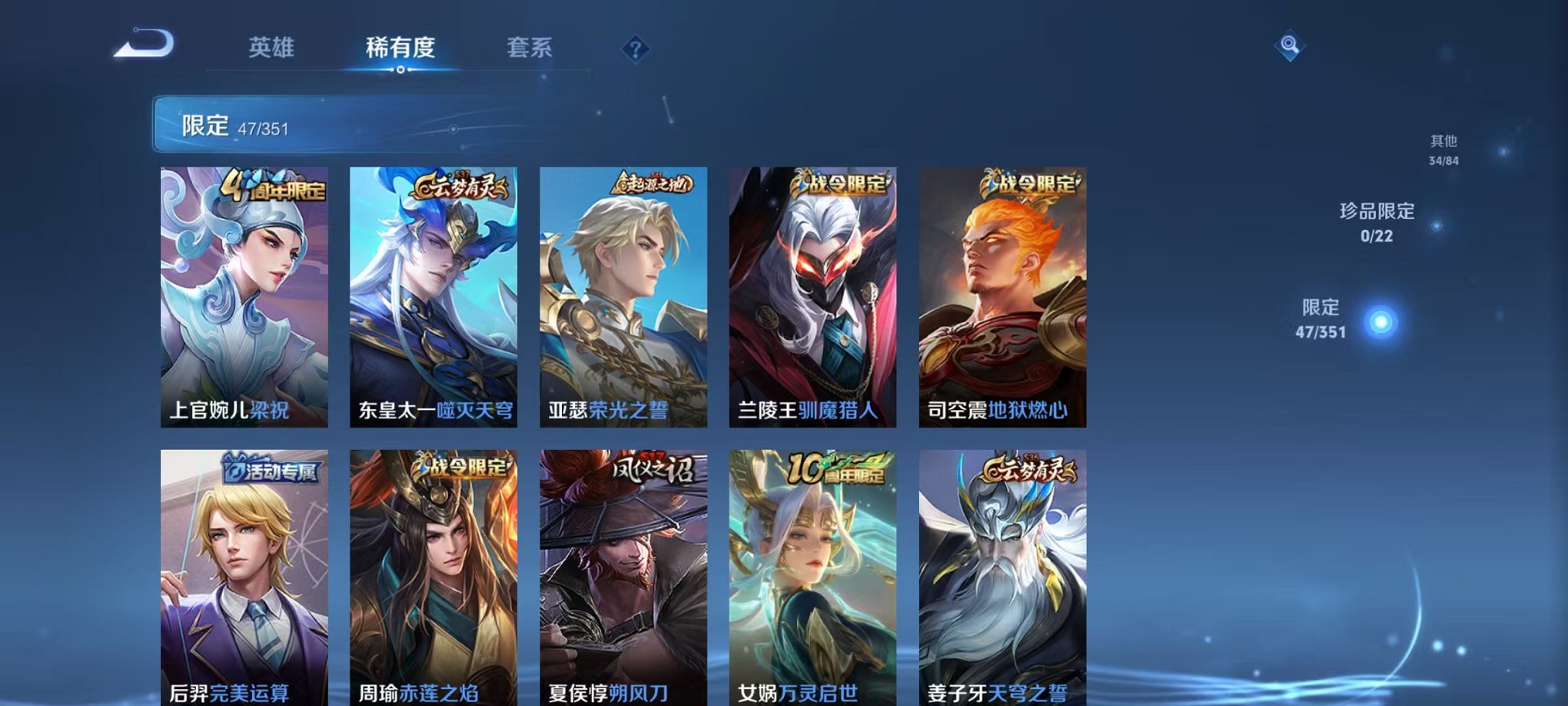Select the 稀有度 tab
Viewport: 1568px width, 706px height.
click(402, 48)
